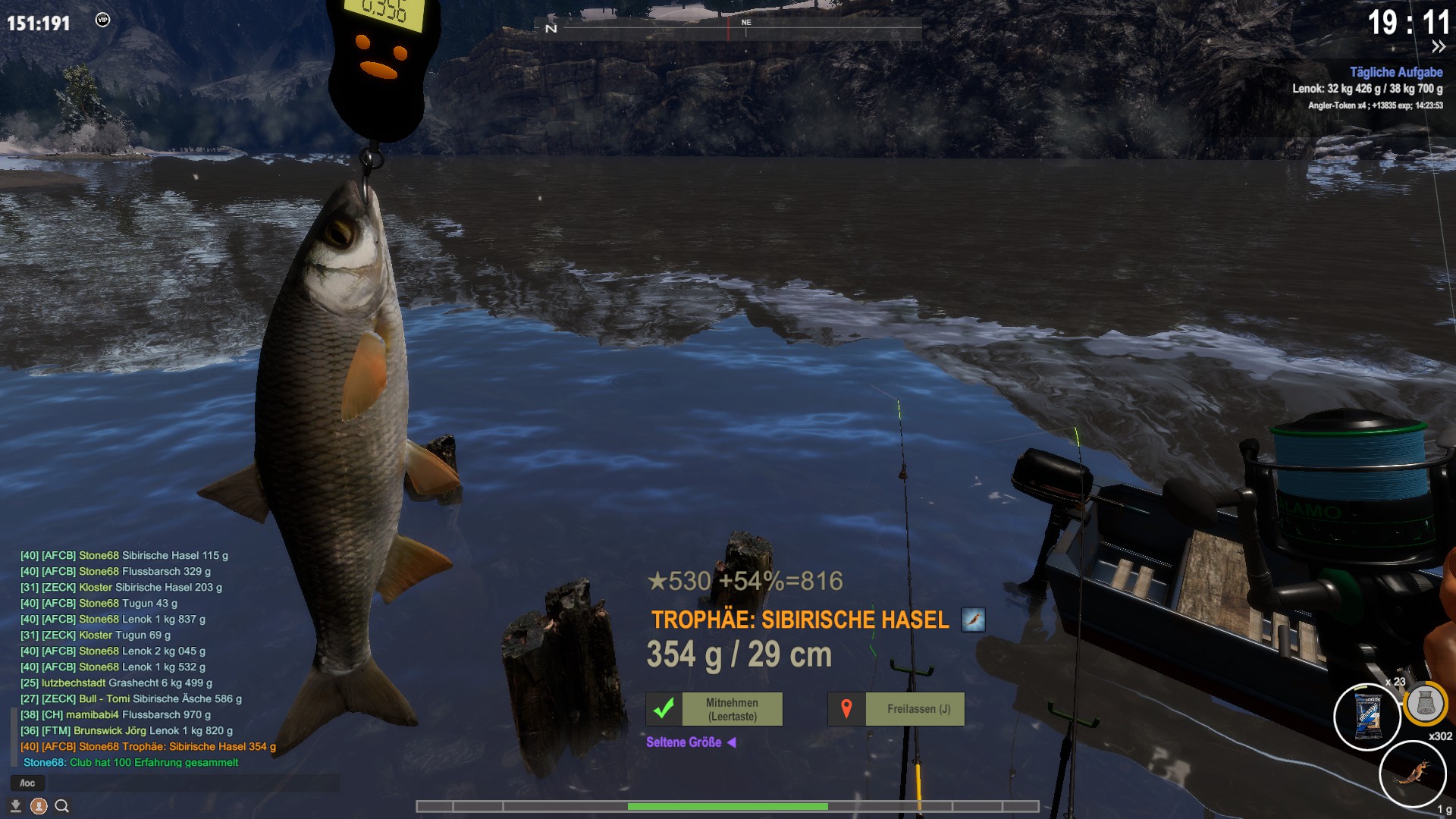Click Stone68's trophy message in chat
This screenshot has height=819, width=1456.
tap(148, 747)
